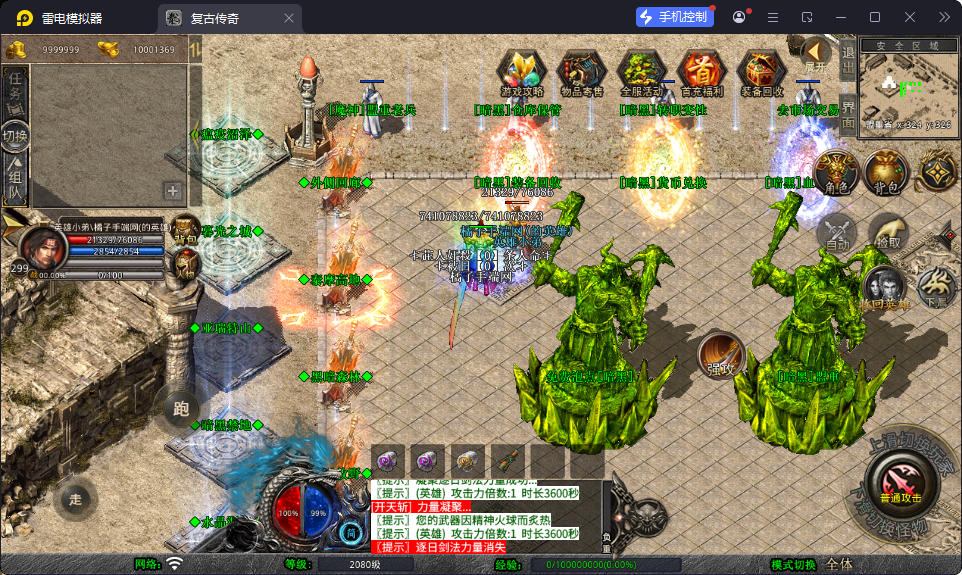Screen dimensions: 962x575
Task: Open the round 背包 bag beside 角色
Action: (x=885, y=174)
